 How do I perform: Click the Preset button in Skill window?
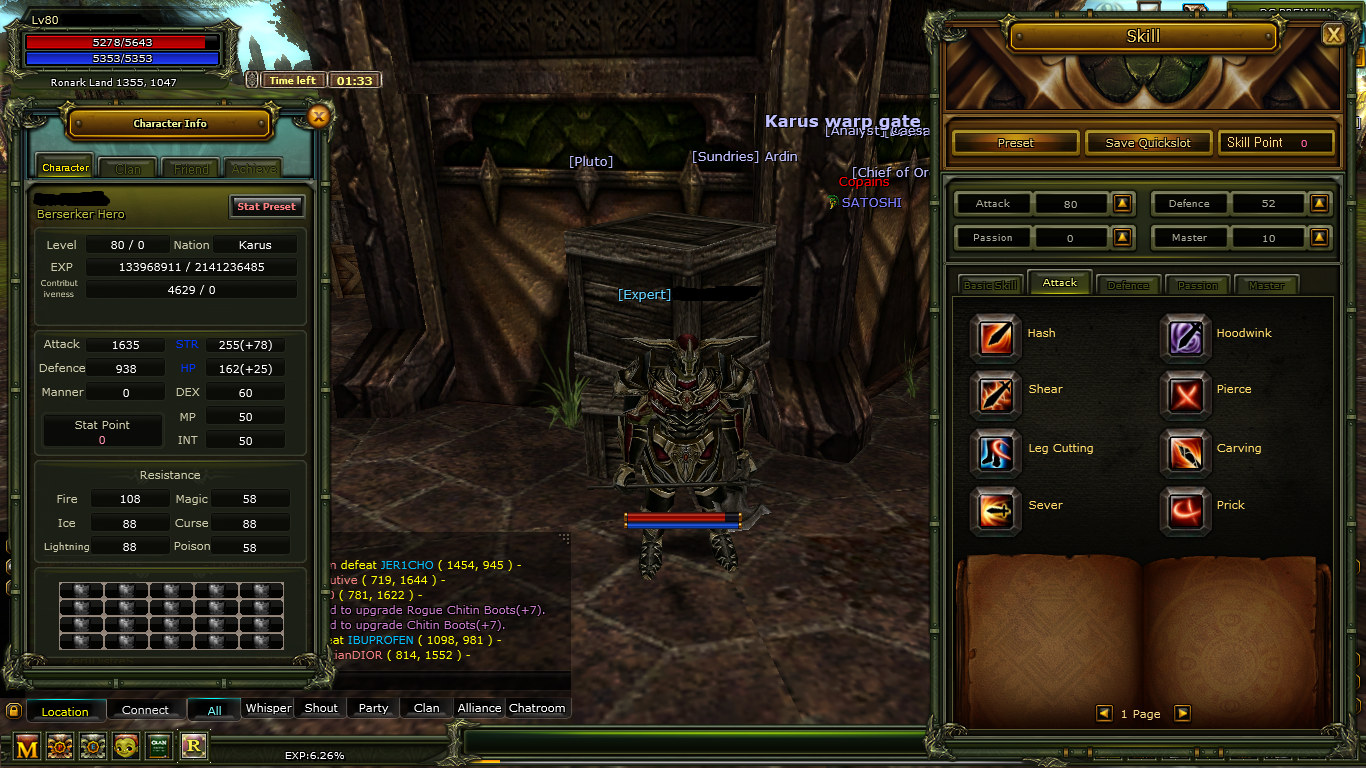[1014, 142]
